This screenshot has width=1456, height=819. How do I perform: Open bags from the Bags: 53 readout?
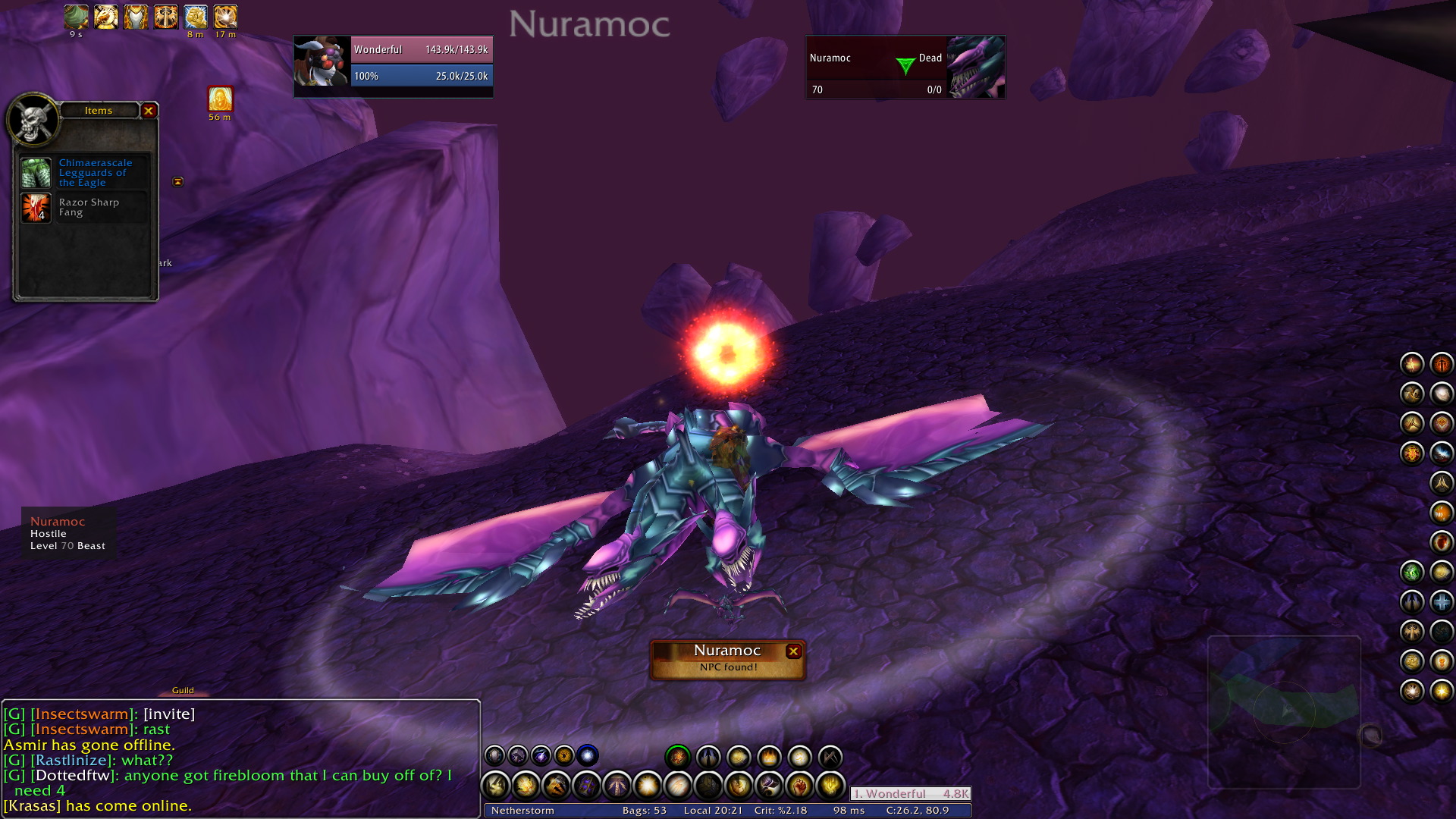pyautogui.click(x=644, y=810)
